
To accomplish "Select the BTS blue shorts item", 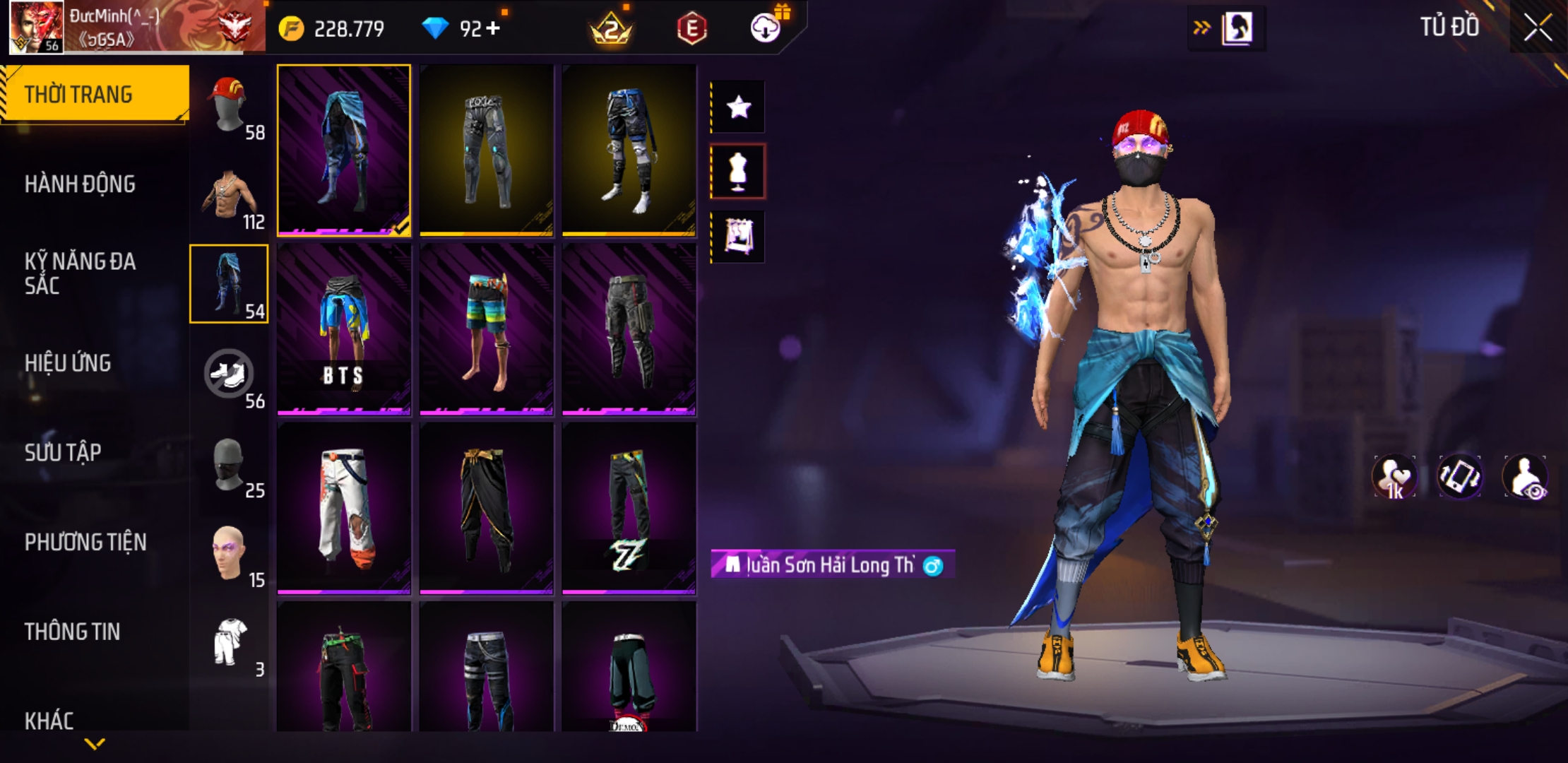I will [344, 329].
